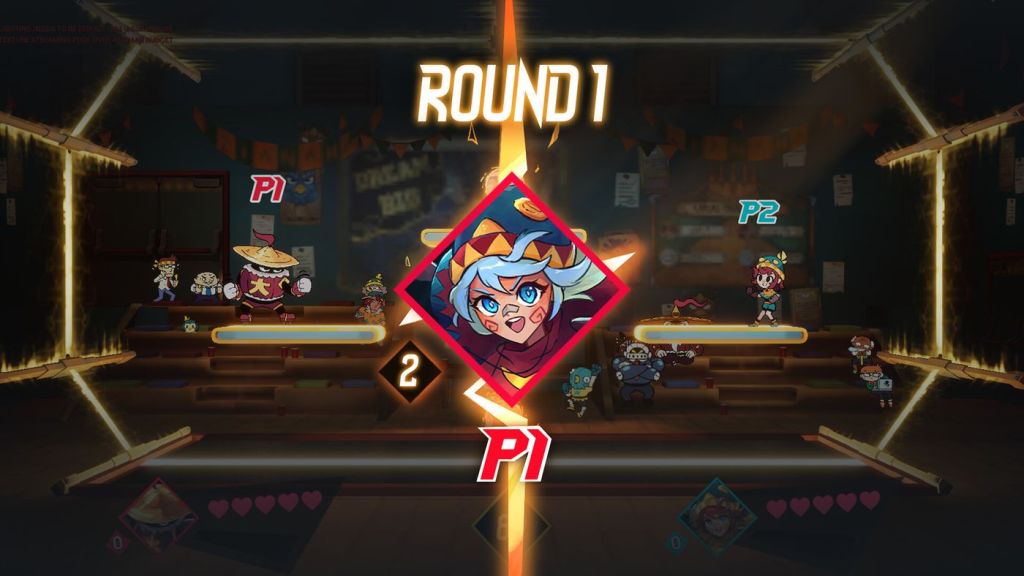Select the red-haired fighter portrait in the bottom HUD
This screenshot has width=1024, height=576.
713,513
